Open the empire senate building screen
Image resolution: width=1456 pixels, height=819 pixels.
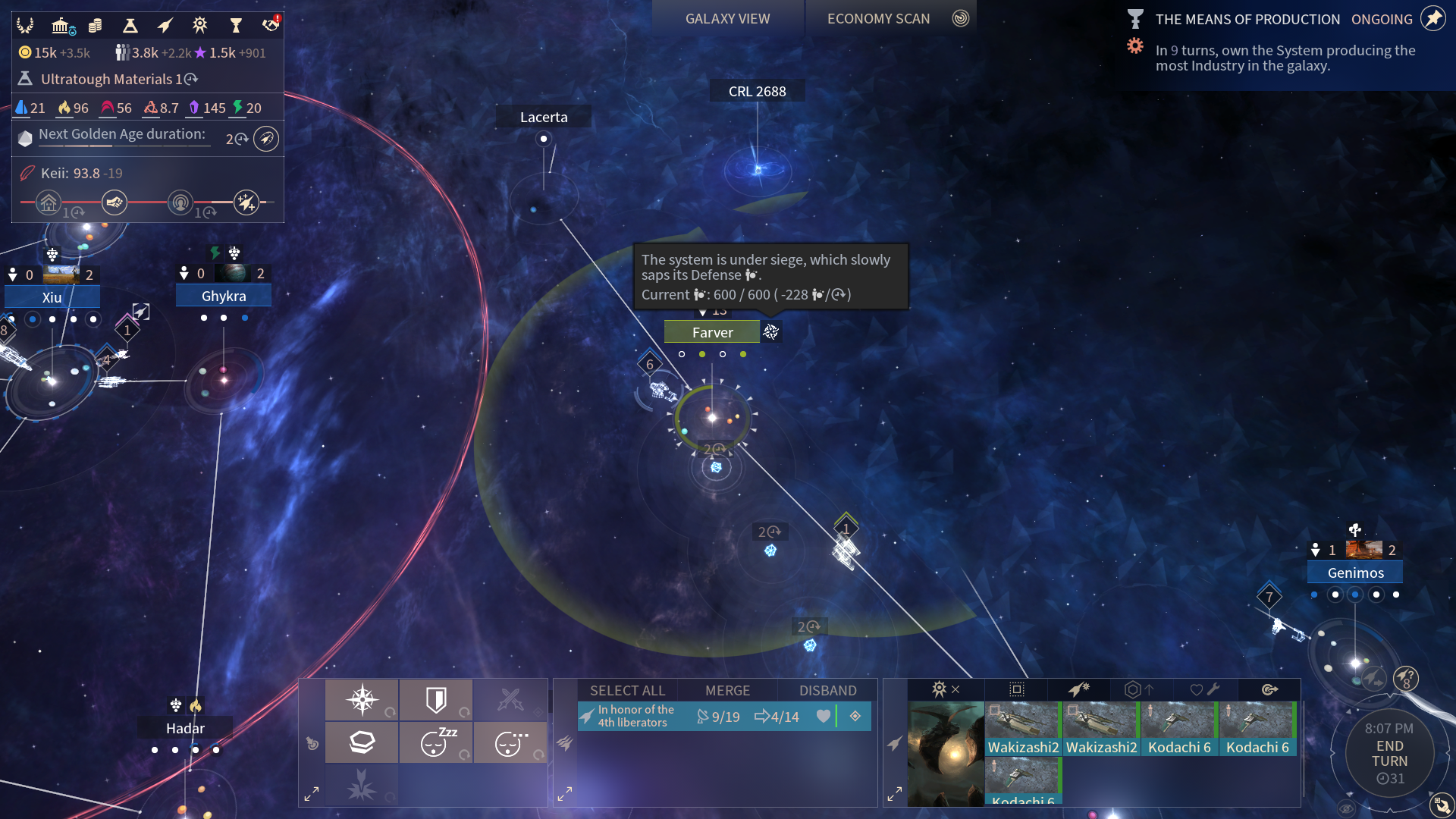pyautogui.click(x=61, y=26)
